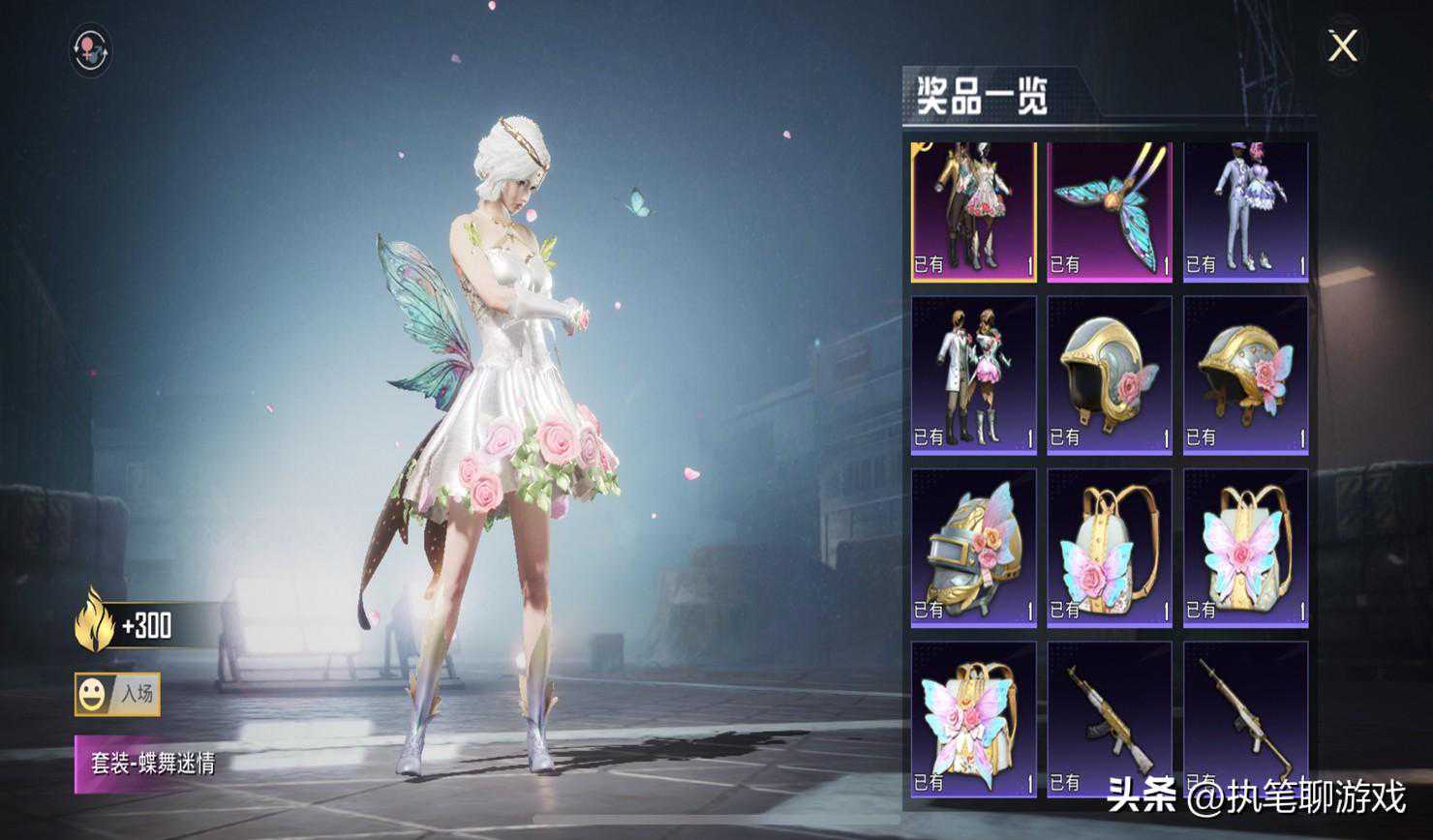Pick the white suit and pink dress set

973,375
